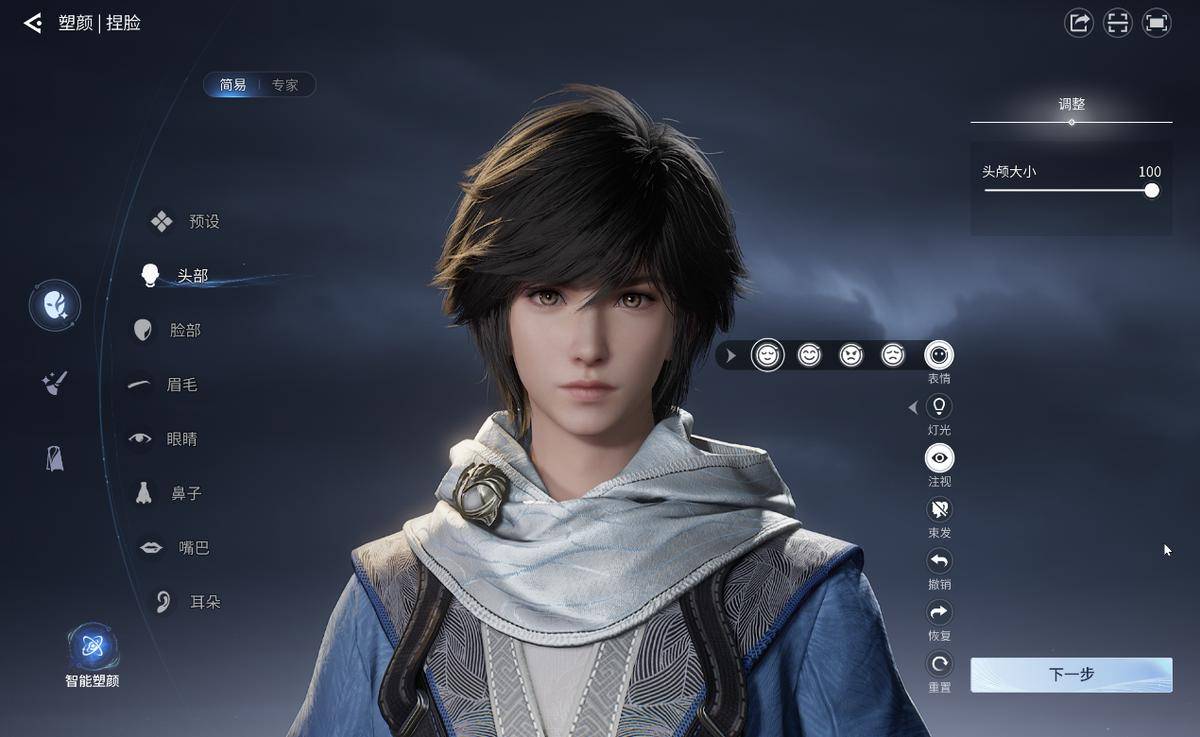Choose the 脸部 face category
1200x737 pixels.
[x=168, y=330]
